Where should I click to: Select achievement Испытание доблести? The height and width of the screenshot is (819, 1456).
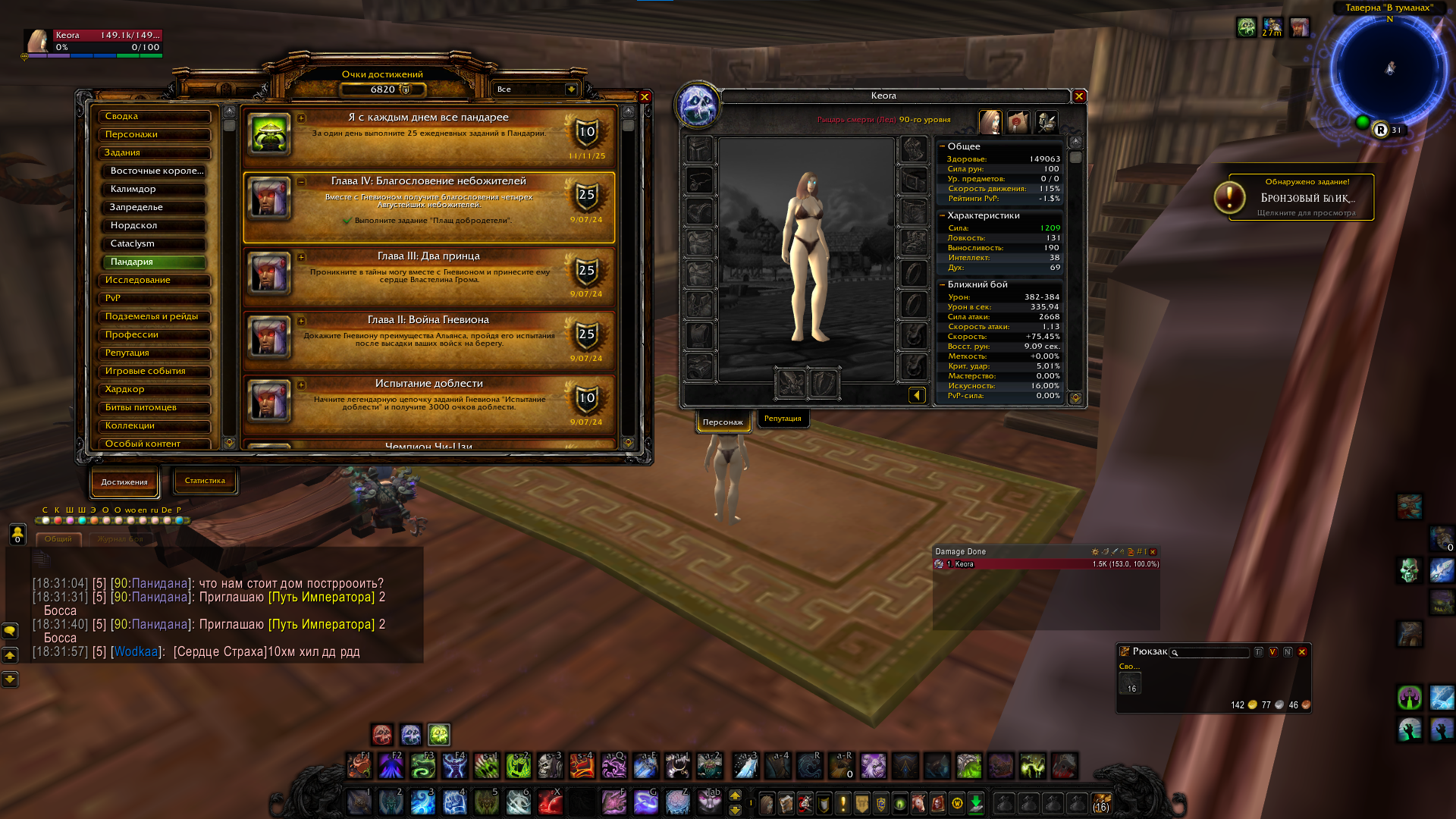coord(428,400)
